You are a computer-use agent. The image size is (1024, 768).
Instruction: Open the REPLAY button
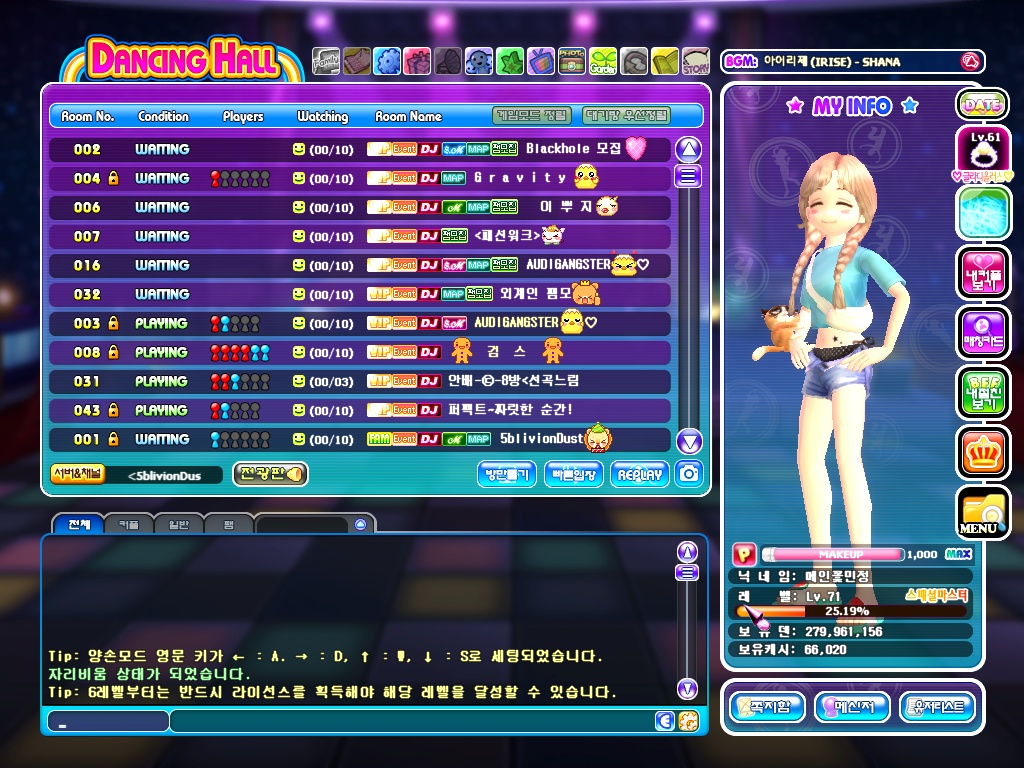[640, 474]
